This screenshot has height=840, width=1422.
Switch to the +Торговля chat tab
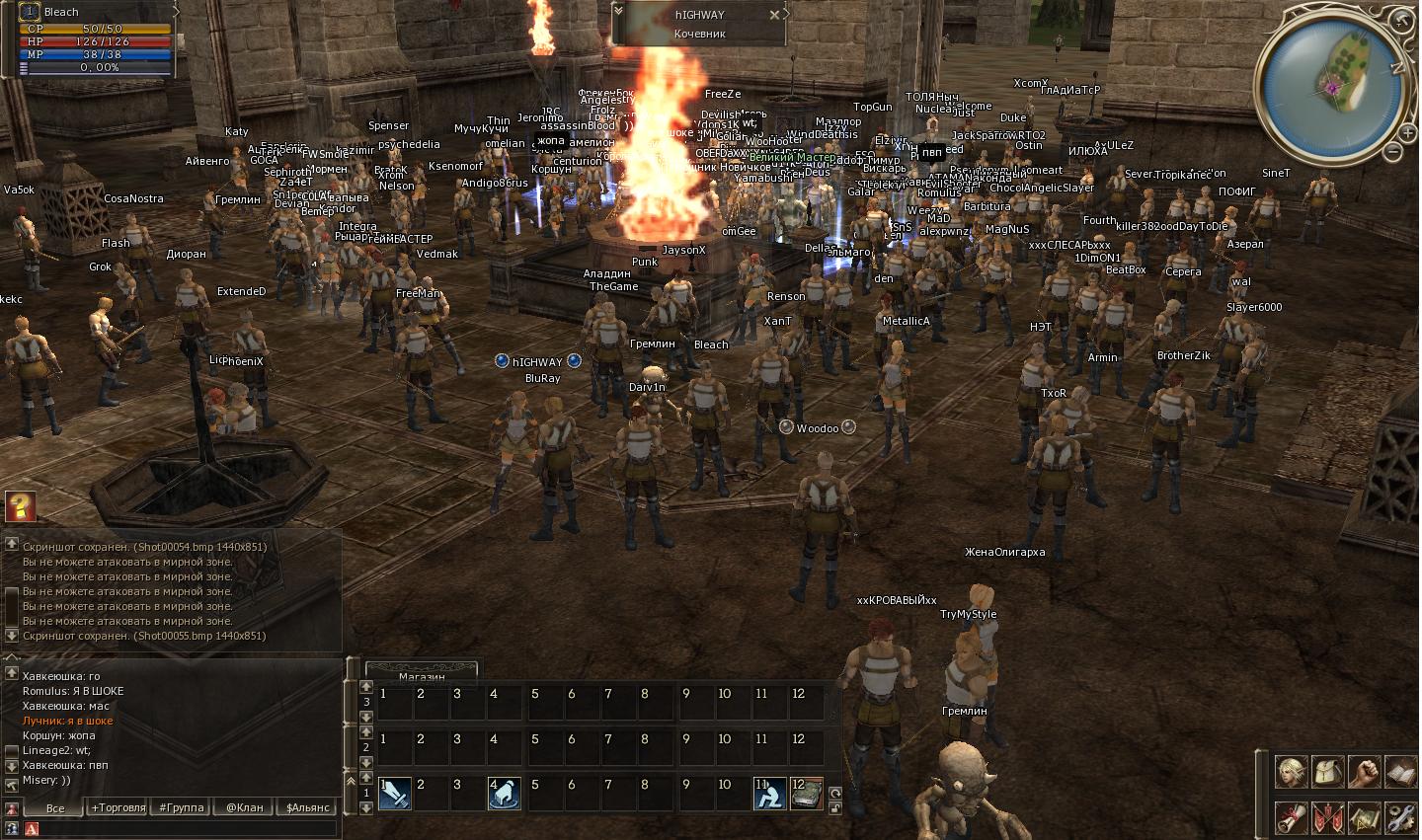click(x=118, y=807)
